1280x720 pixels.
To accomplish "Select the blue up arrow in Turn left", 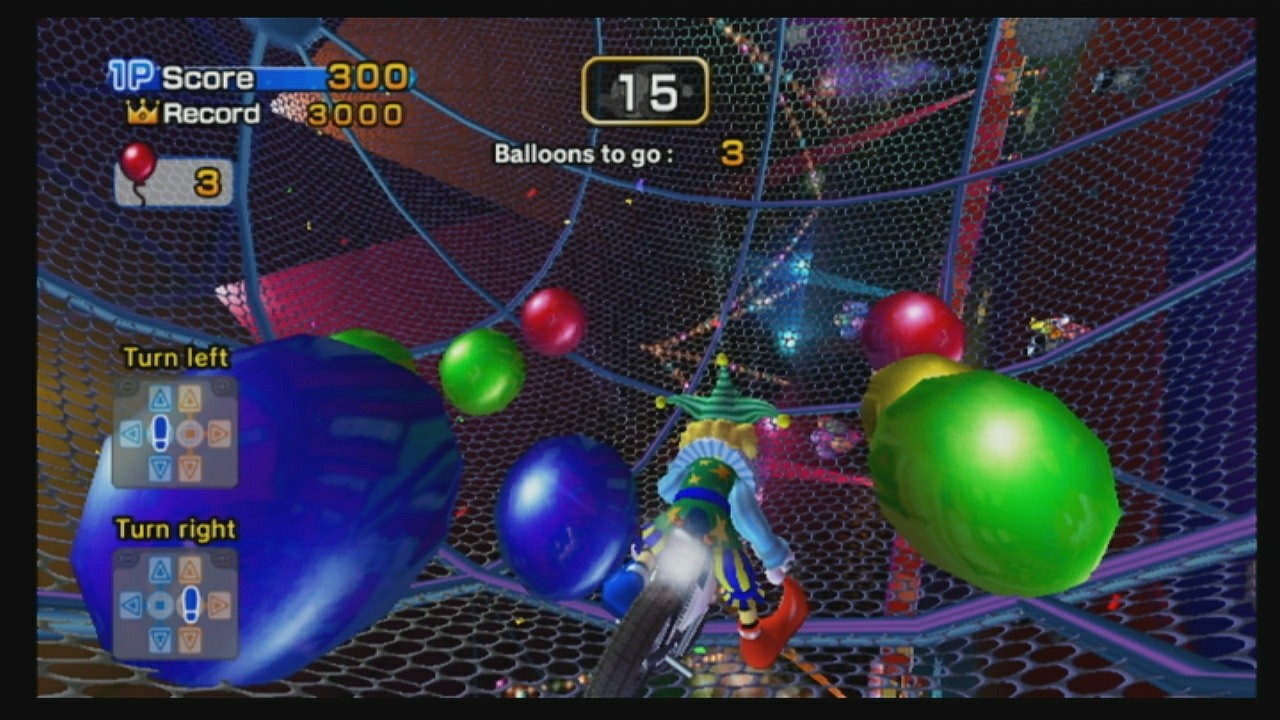I will pyautogui.click(x=160, y=399).
